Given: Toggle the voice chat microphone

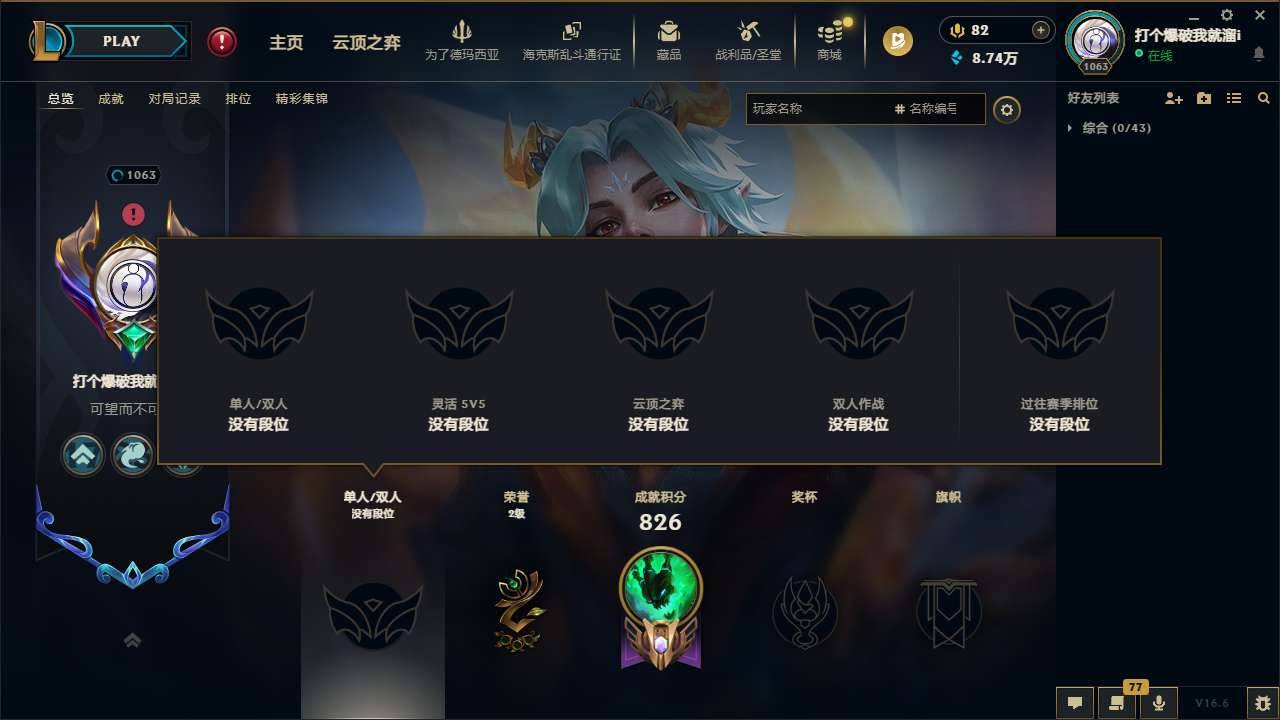Looking at the screenshot, I should coord(1159,703).
